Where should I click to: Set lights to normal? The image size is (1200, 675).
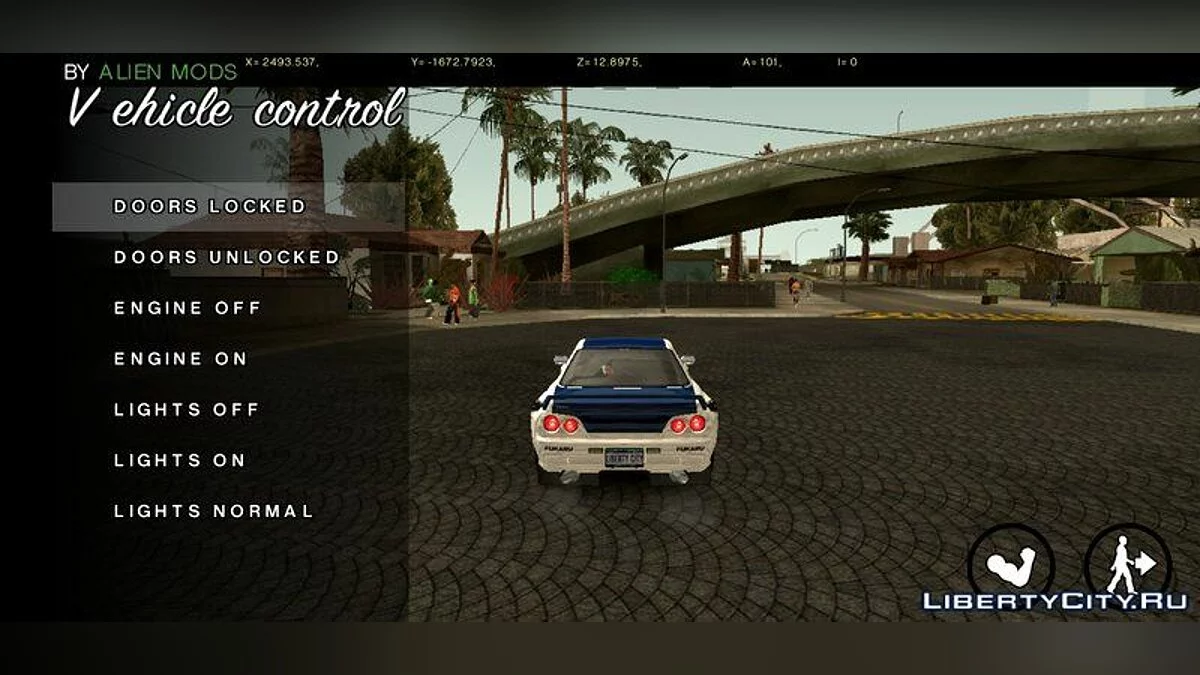coord(214,511)
